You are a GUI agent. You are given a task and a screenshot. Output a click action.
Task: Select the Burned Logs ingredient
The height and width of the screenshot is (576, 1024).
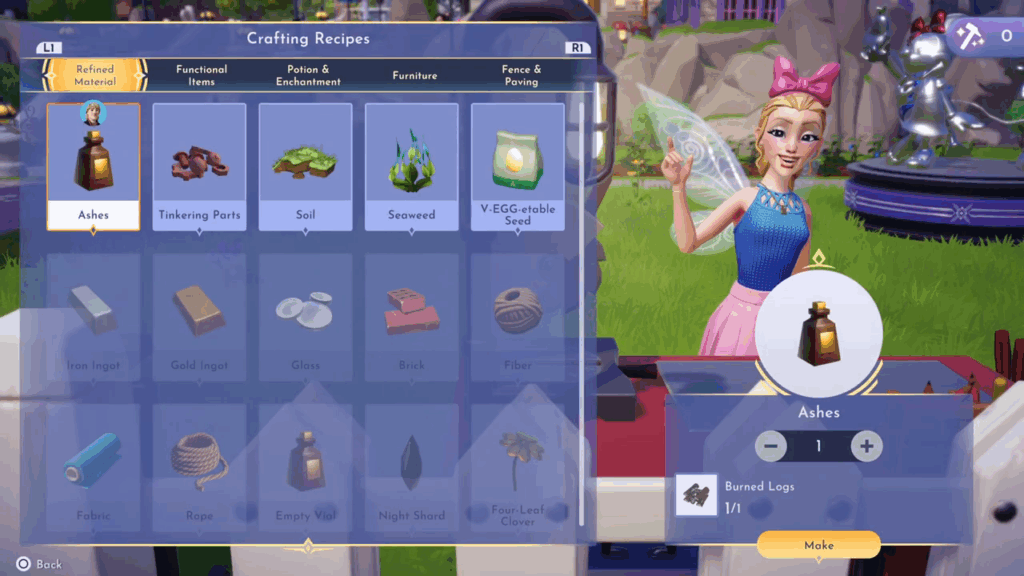[696, 495]
